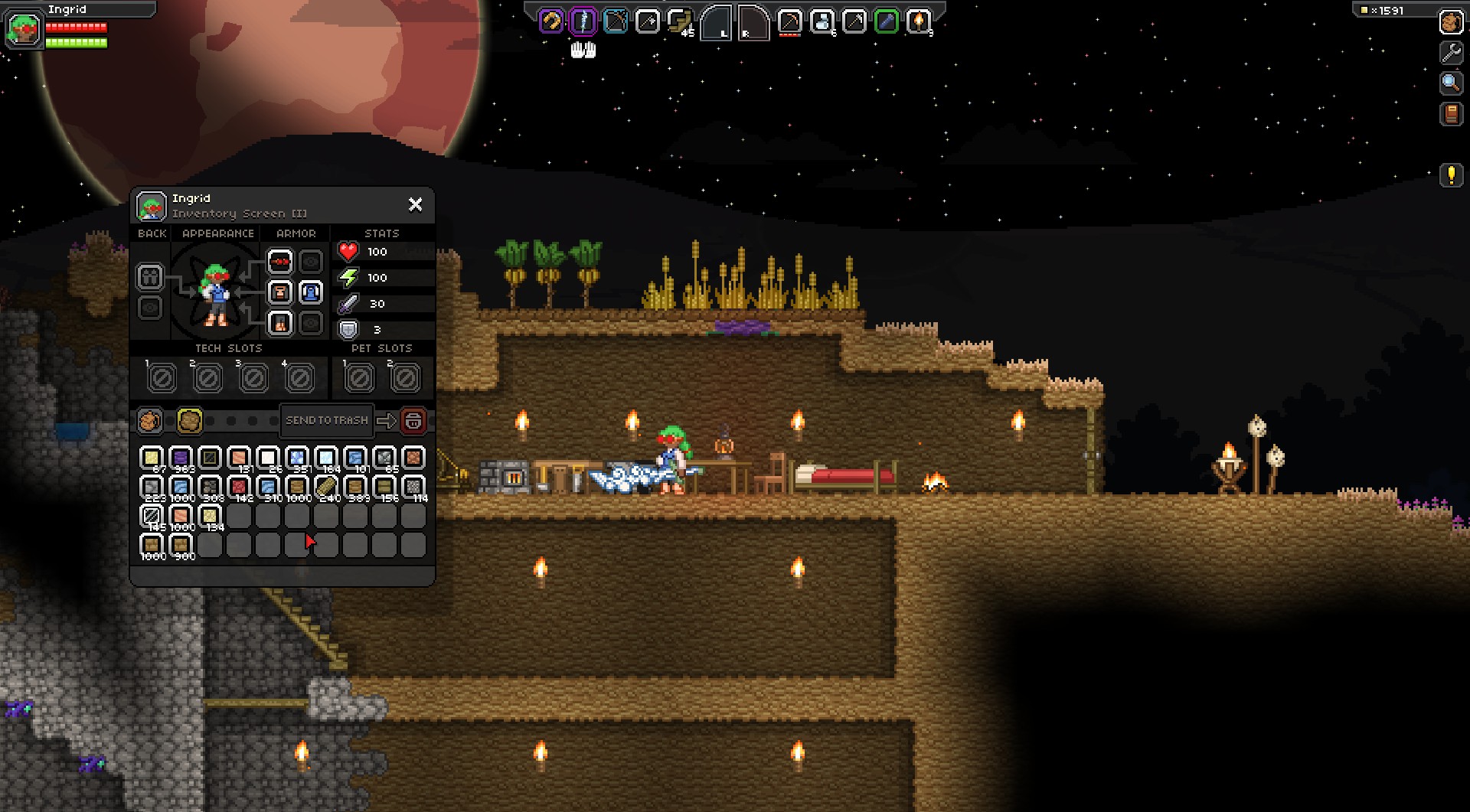Select the torch hotbar slot
1470x812 pixels.
(x=918, y=21)
